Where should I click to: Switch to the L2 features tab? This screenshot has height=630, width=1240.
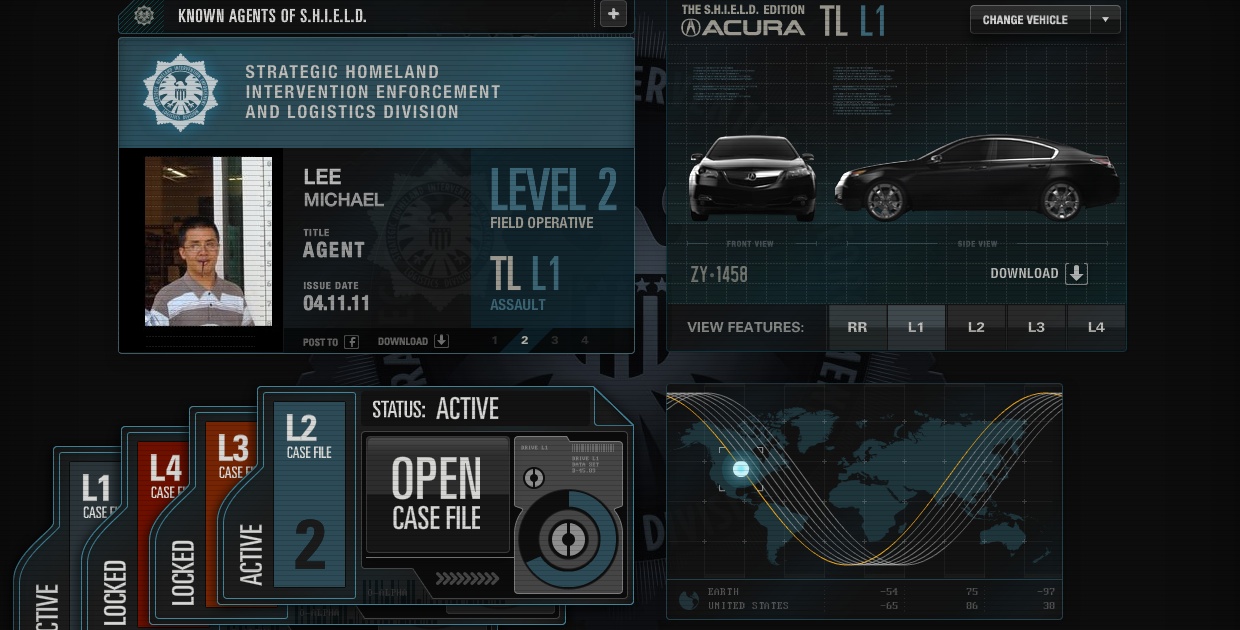pos(976,327)
